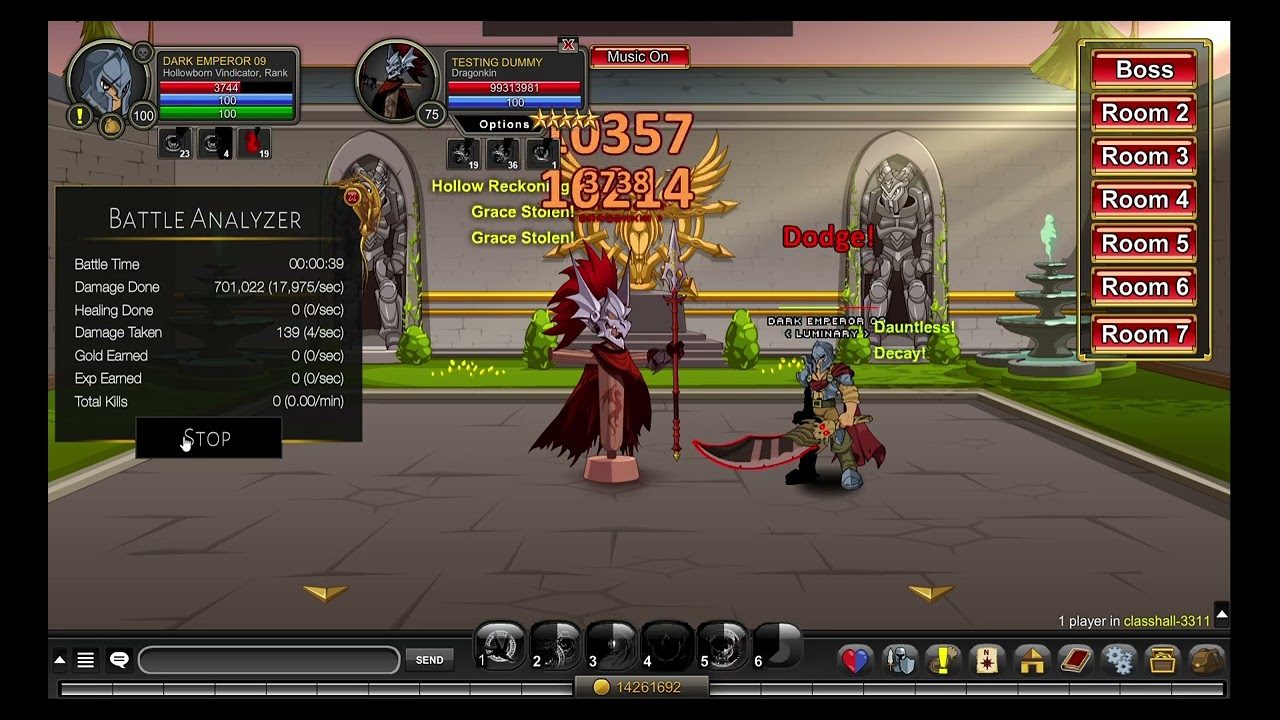This screenshot has height=720, width=1280.
Task: Open the world map icon
Action: pos(986,660)
